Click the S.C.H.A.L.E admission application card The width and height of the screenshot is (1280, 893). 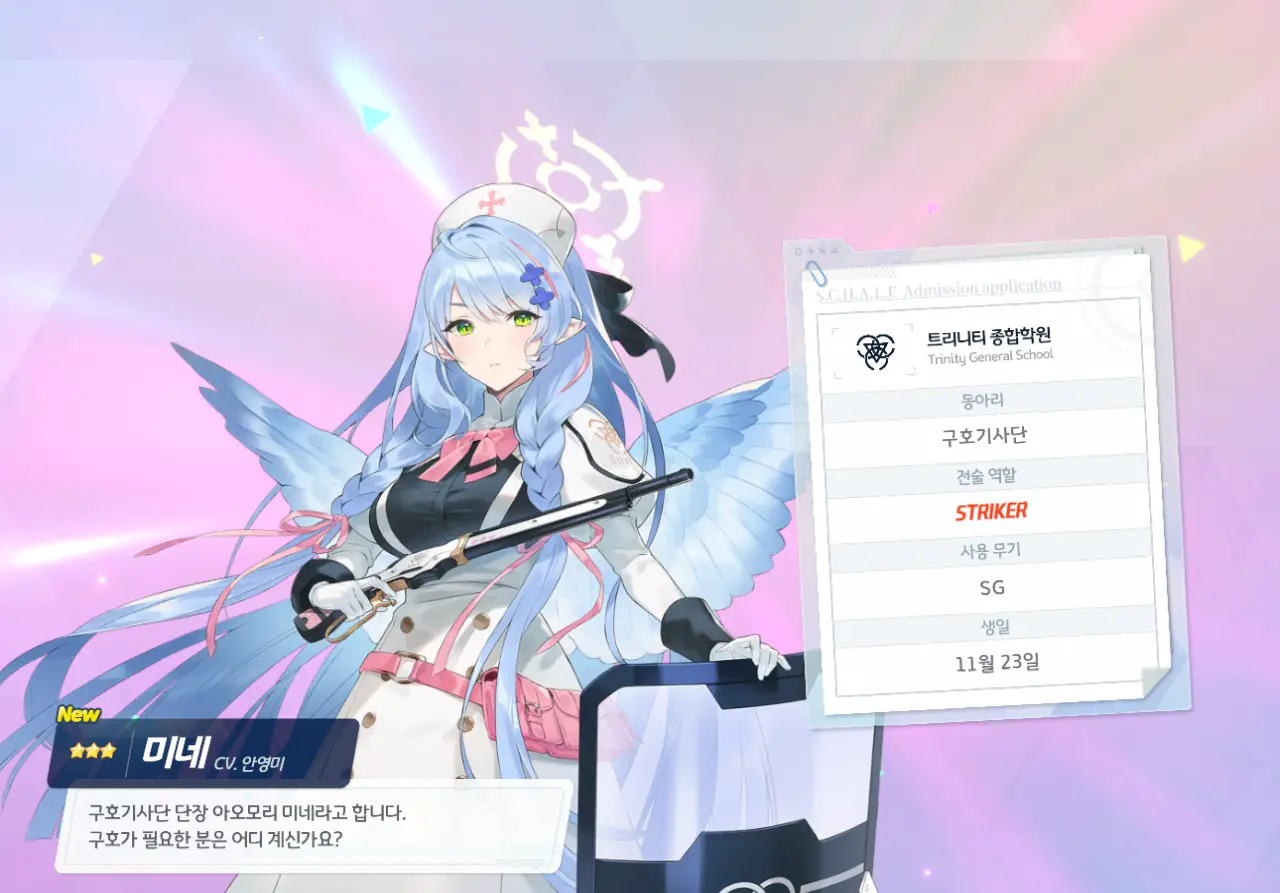tap(986, 478)
